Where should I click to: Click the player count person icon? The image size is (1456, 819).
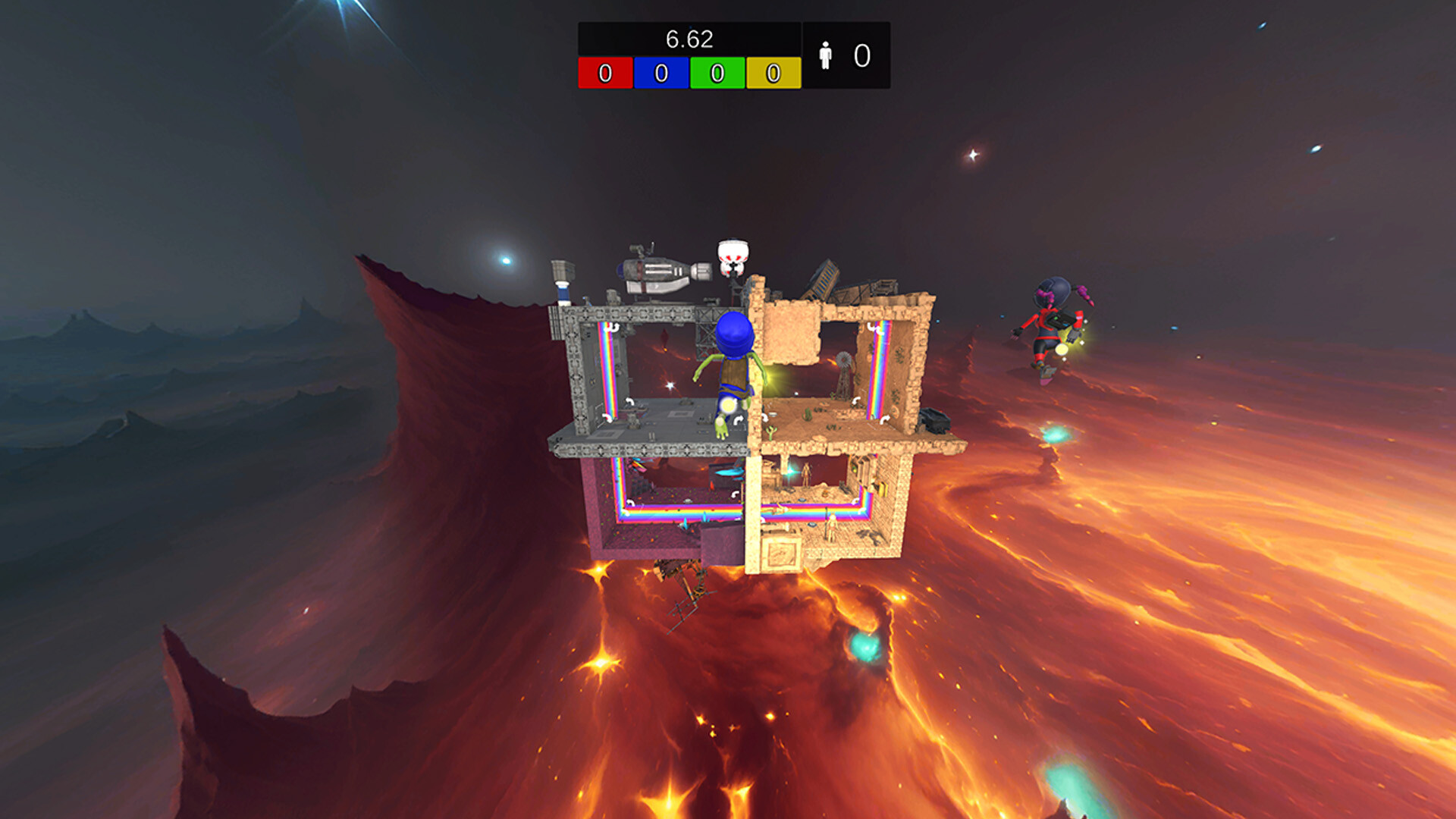click(x=826, y=55)
